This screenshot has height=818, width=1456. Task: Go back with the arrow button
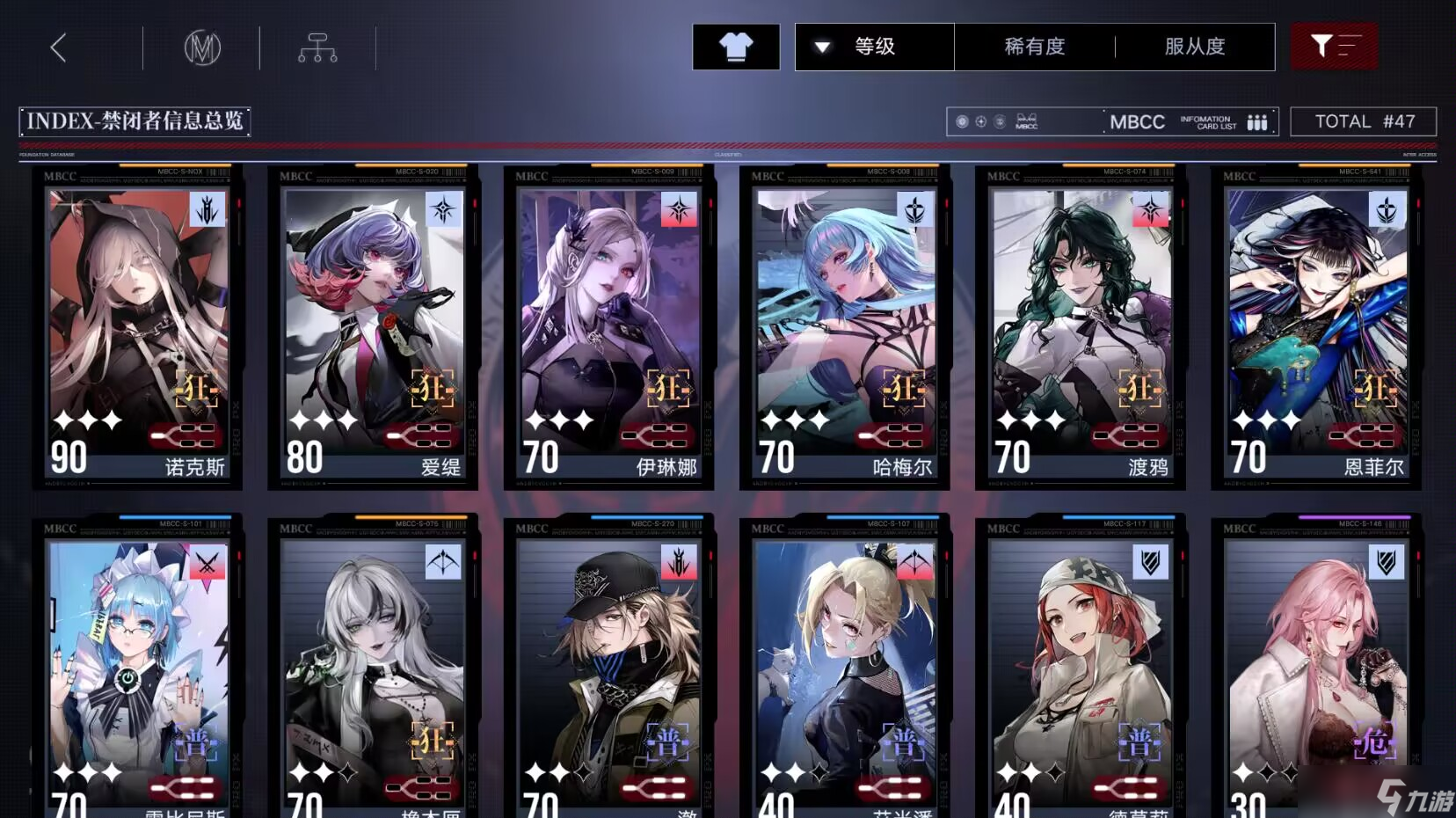tap(59, 47)
